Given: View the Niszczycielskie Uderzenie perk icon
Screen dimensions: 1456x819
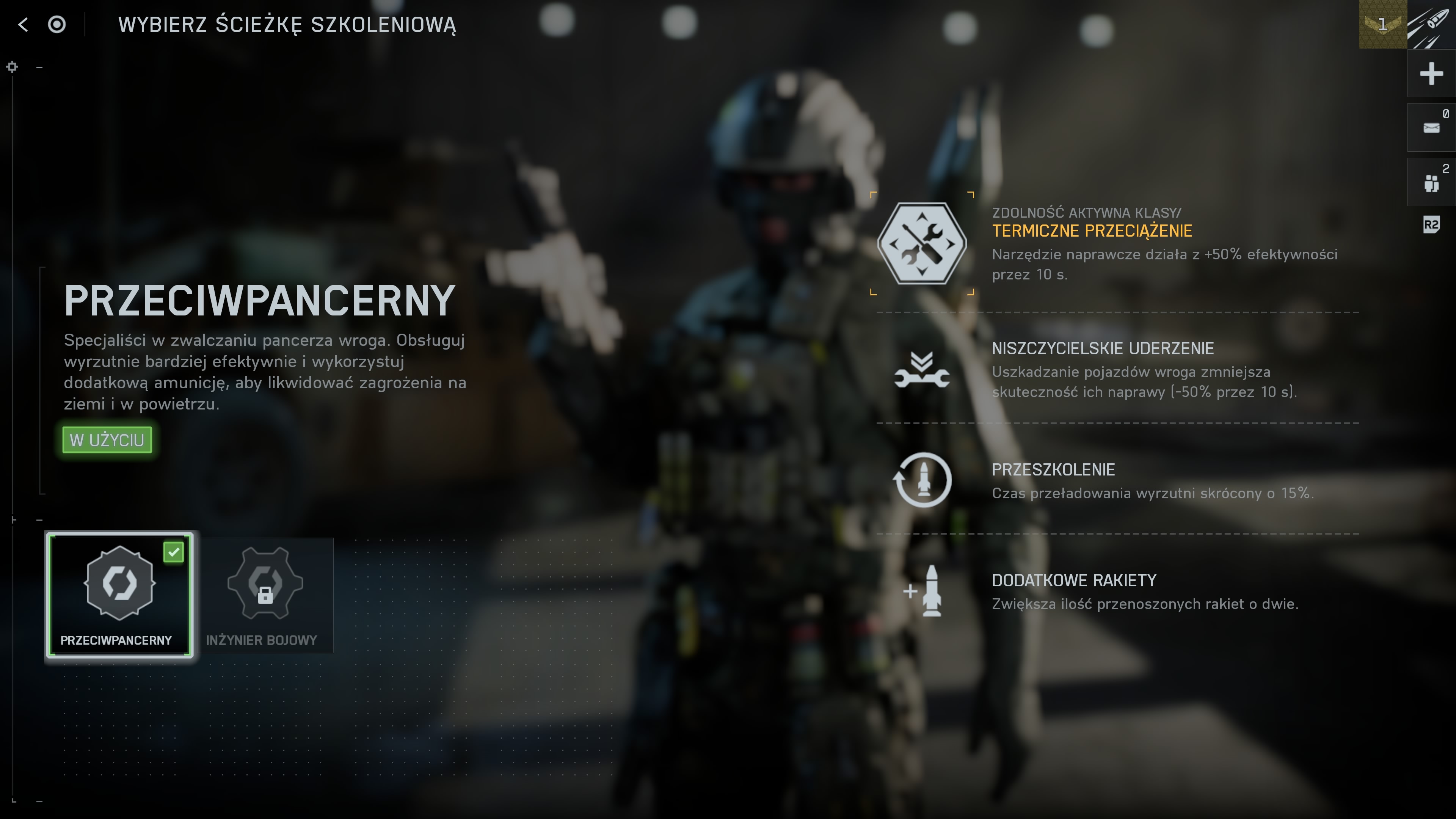Looking at the screenshot, I should coord(922,371).
